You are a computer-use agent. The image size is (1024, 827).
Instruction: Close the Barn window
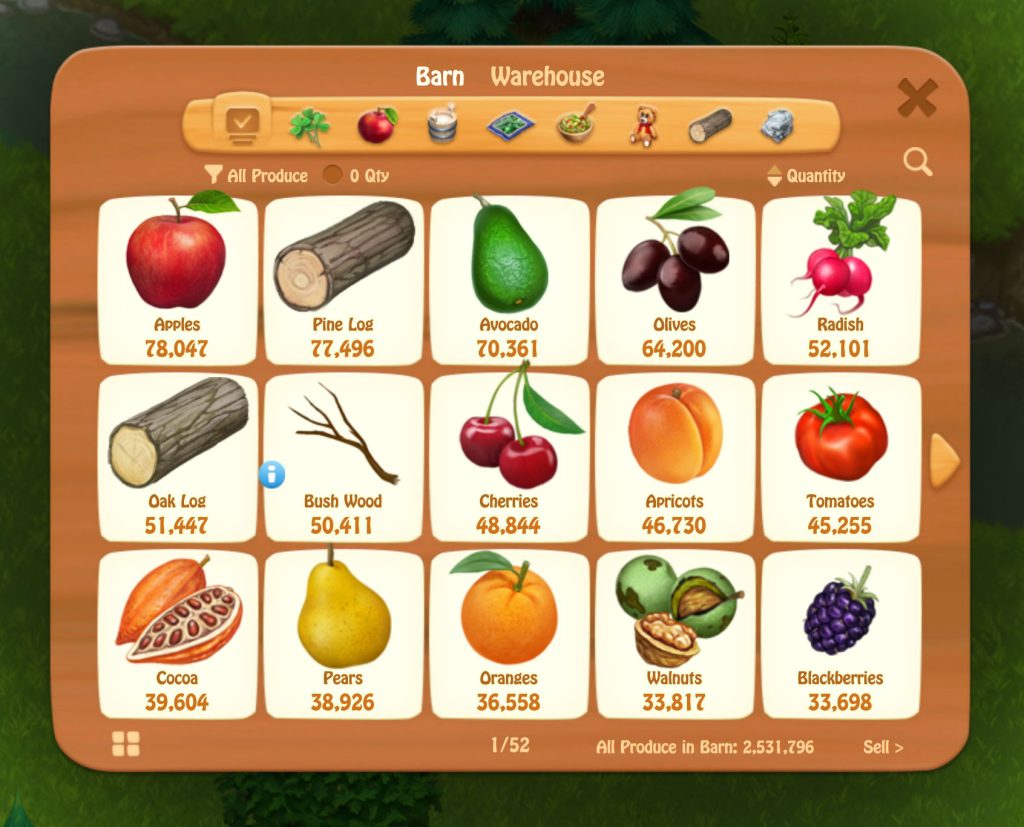click(x=916, y=98)
